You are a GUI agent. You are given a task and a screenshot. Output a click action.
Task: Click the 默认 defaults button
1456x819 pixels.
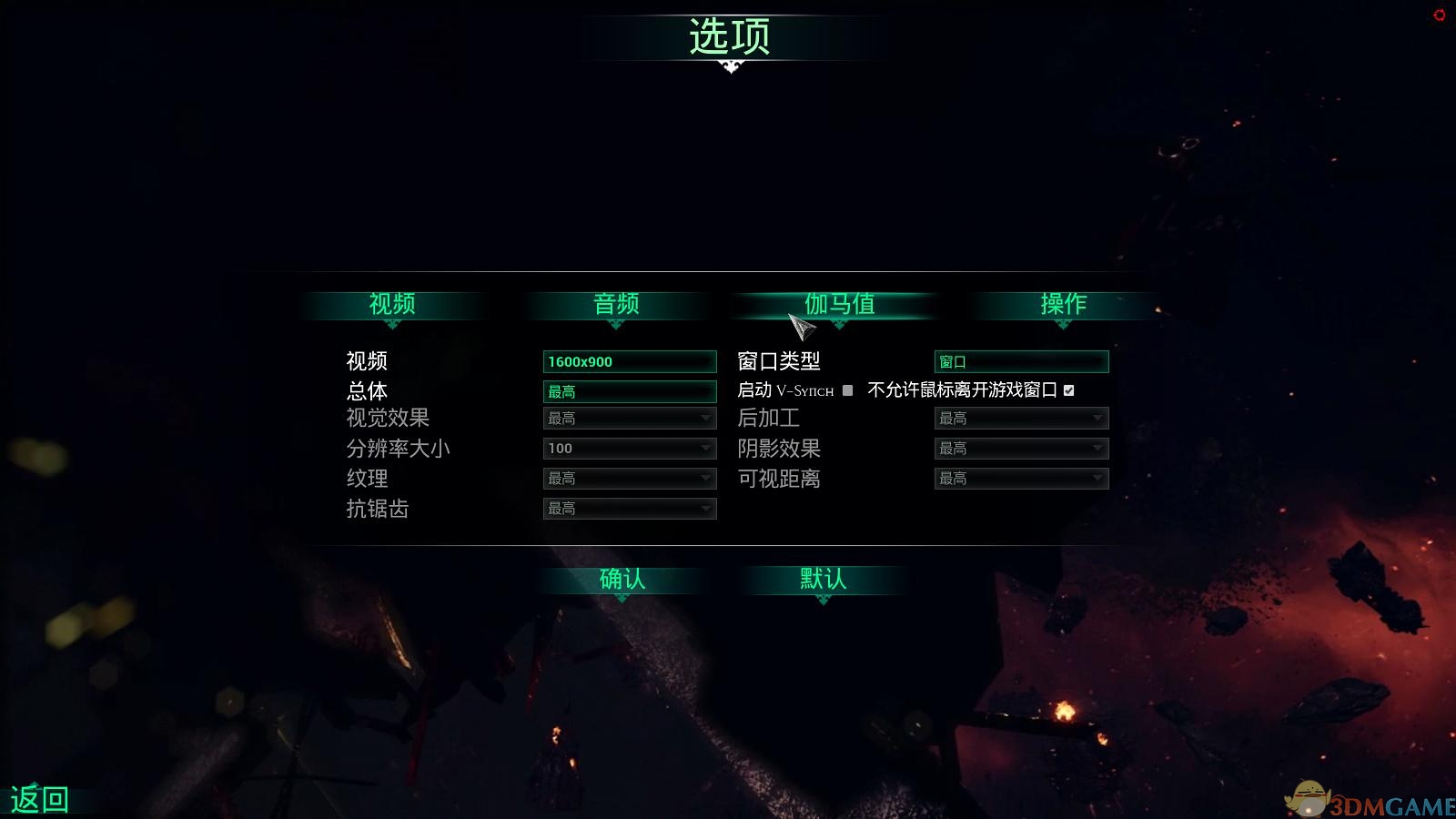click(821, 579)
